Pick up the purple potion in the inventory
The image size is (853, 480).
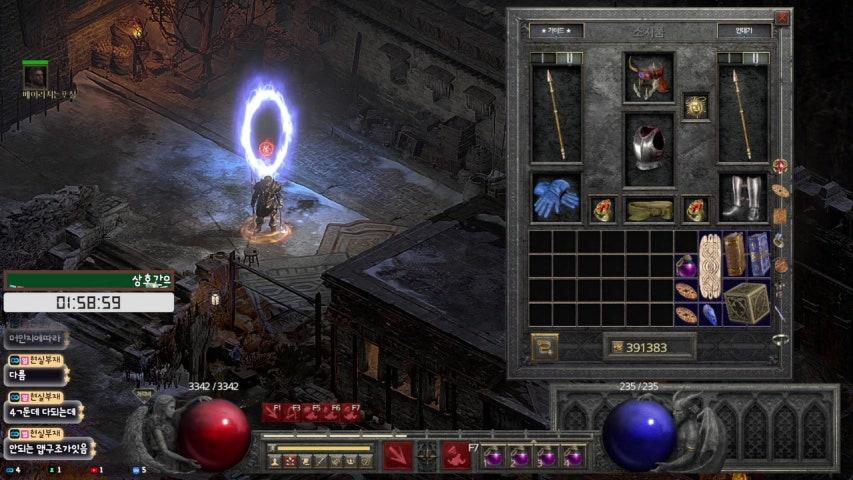point(686,266)
